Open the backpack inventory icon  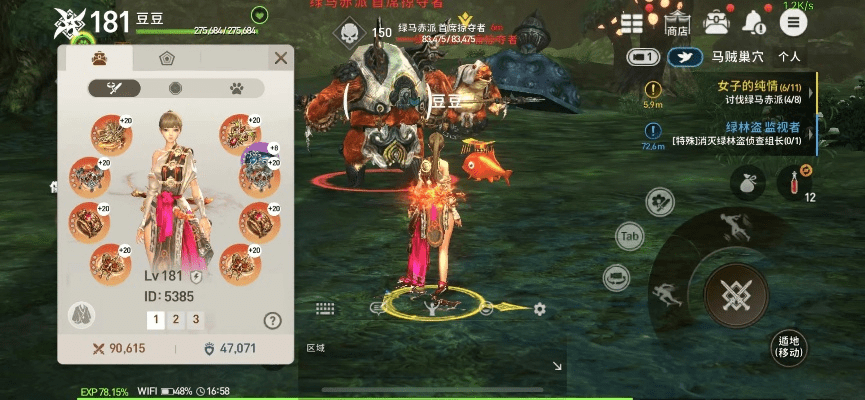click(x=716, y=22)
